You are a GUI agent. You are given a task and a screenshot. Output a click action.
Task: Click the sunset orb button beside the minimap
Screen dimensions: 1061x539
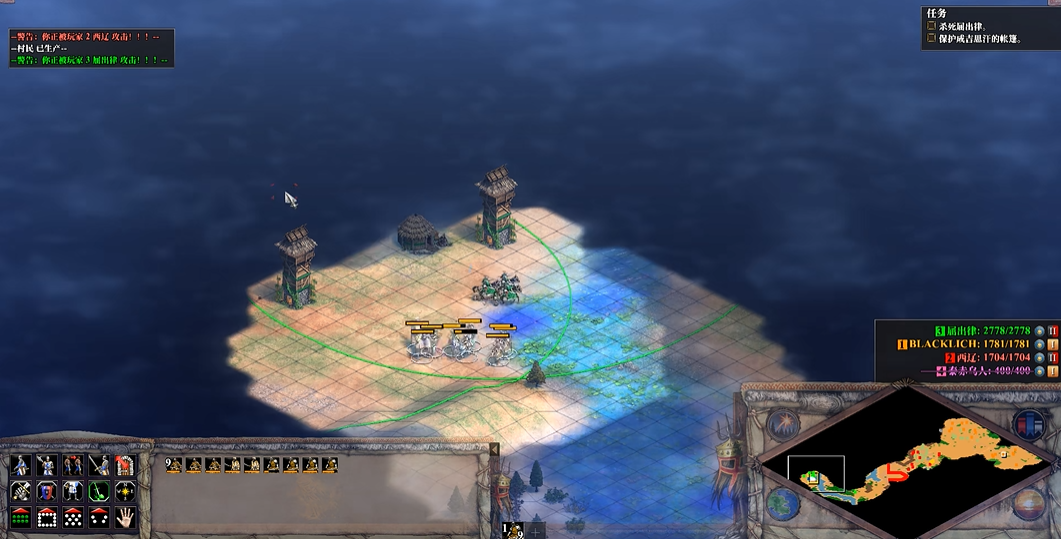pyautogui.click(x=1028, y=503)
